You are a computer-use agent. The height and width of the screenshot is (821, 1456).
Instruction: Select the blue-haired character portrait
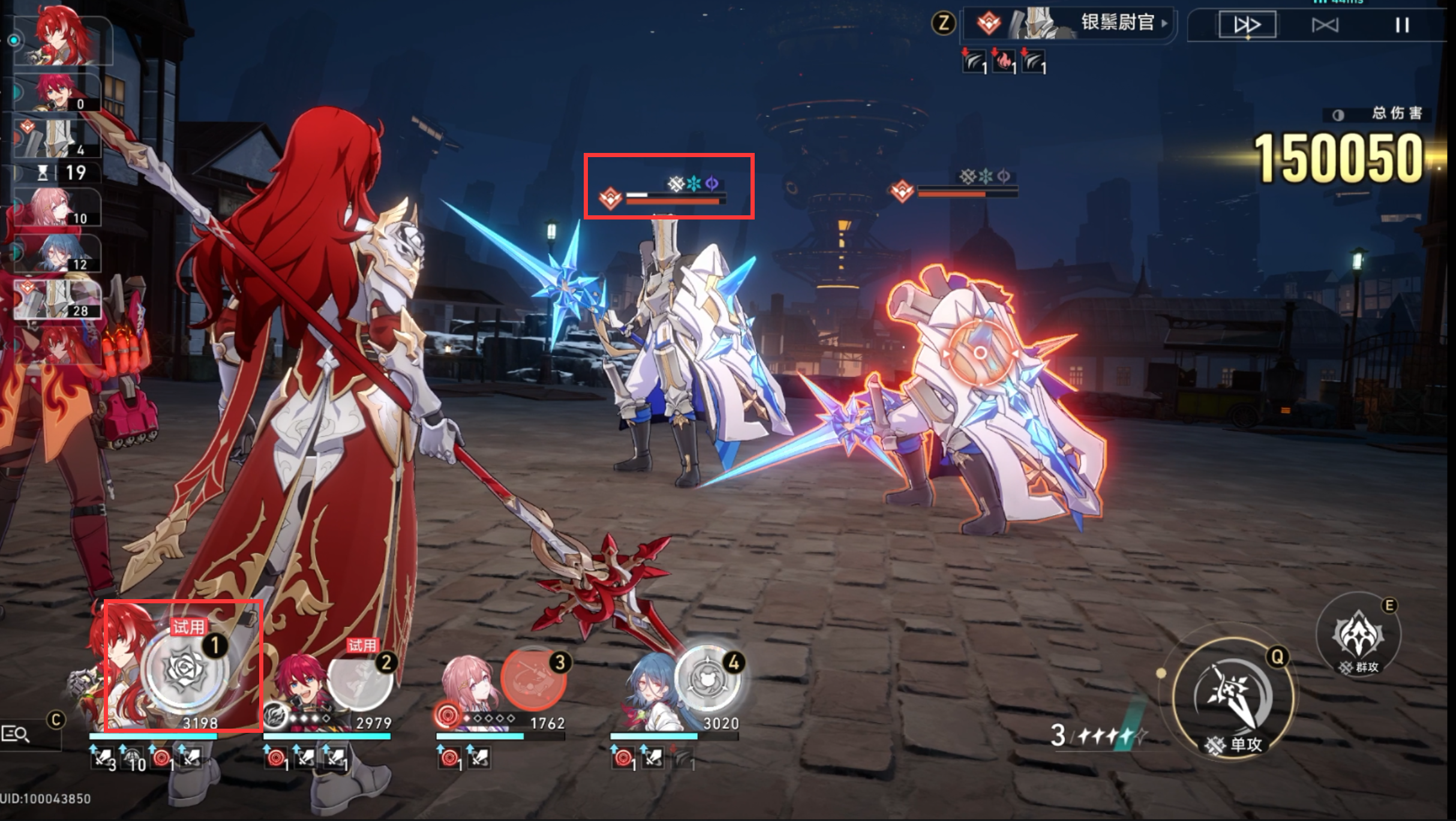(647, 696)
